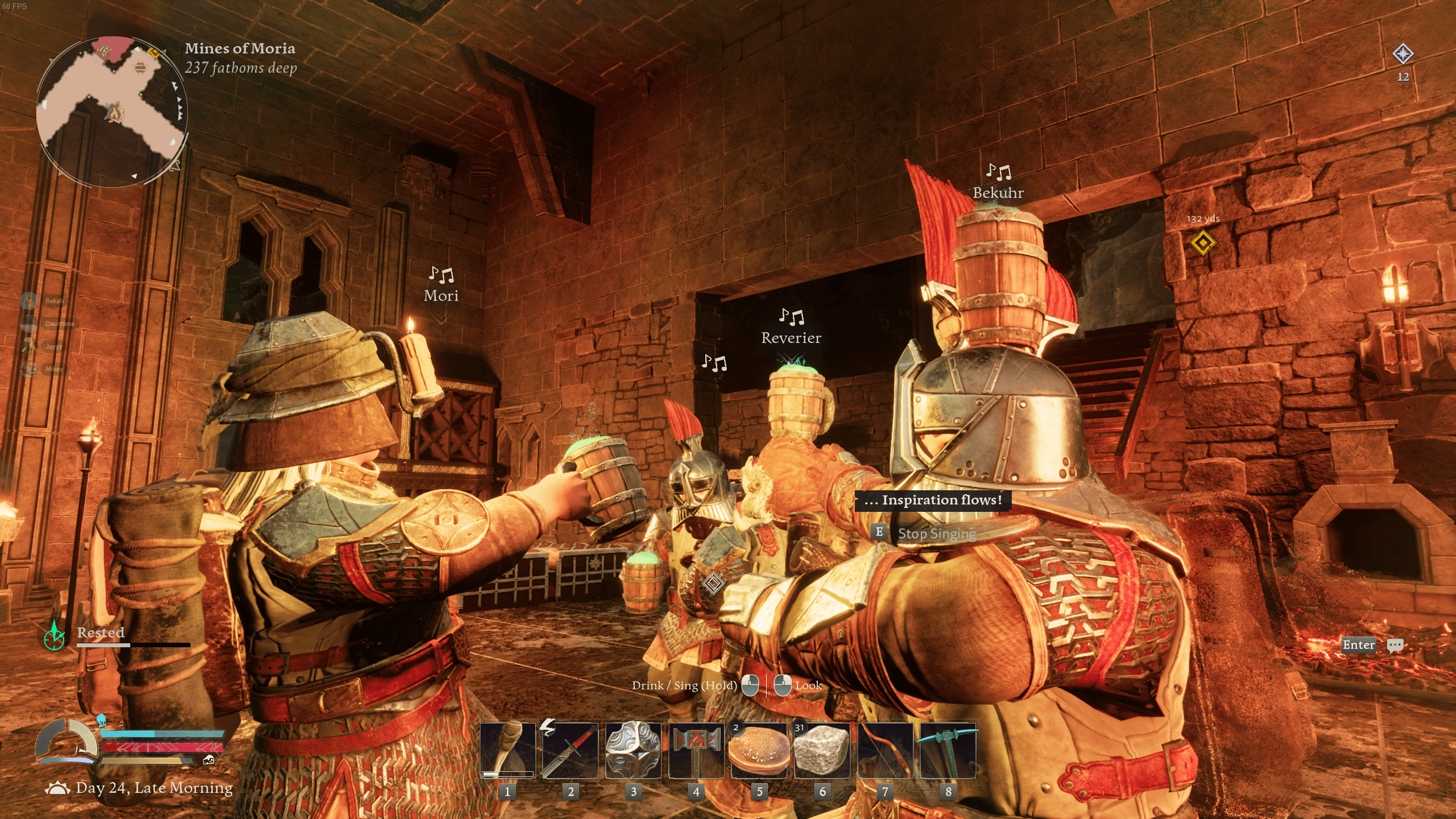Open the circular minimap
The width and height of the screenshot is (1456, 819).
point(112,112)
